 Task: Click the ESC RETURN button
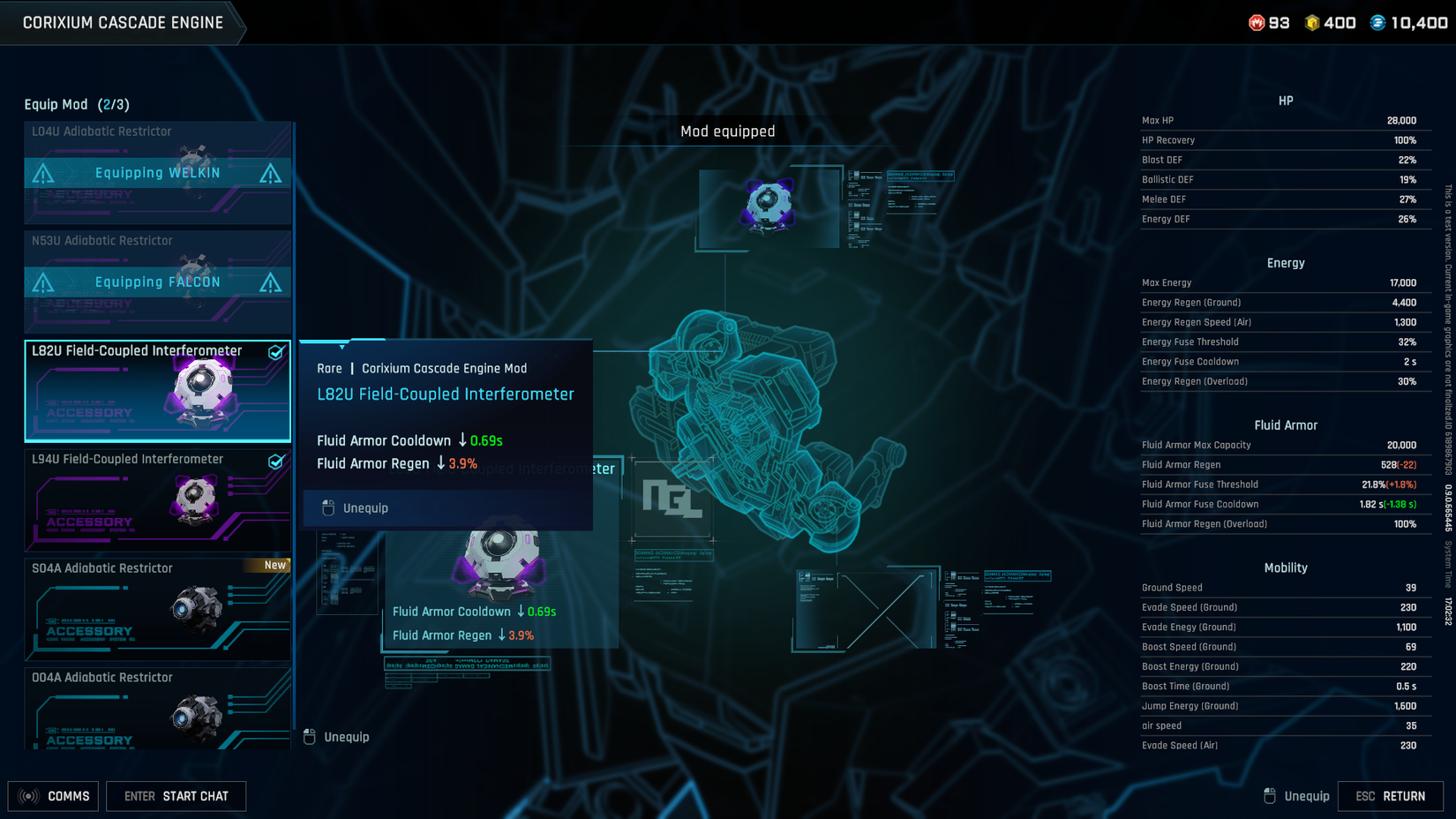click(1392, 795)
